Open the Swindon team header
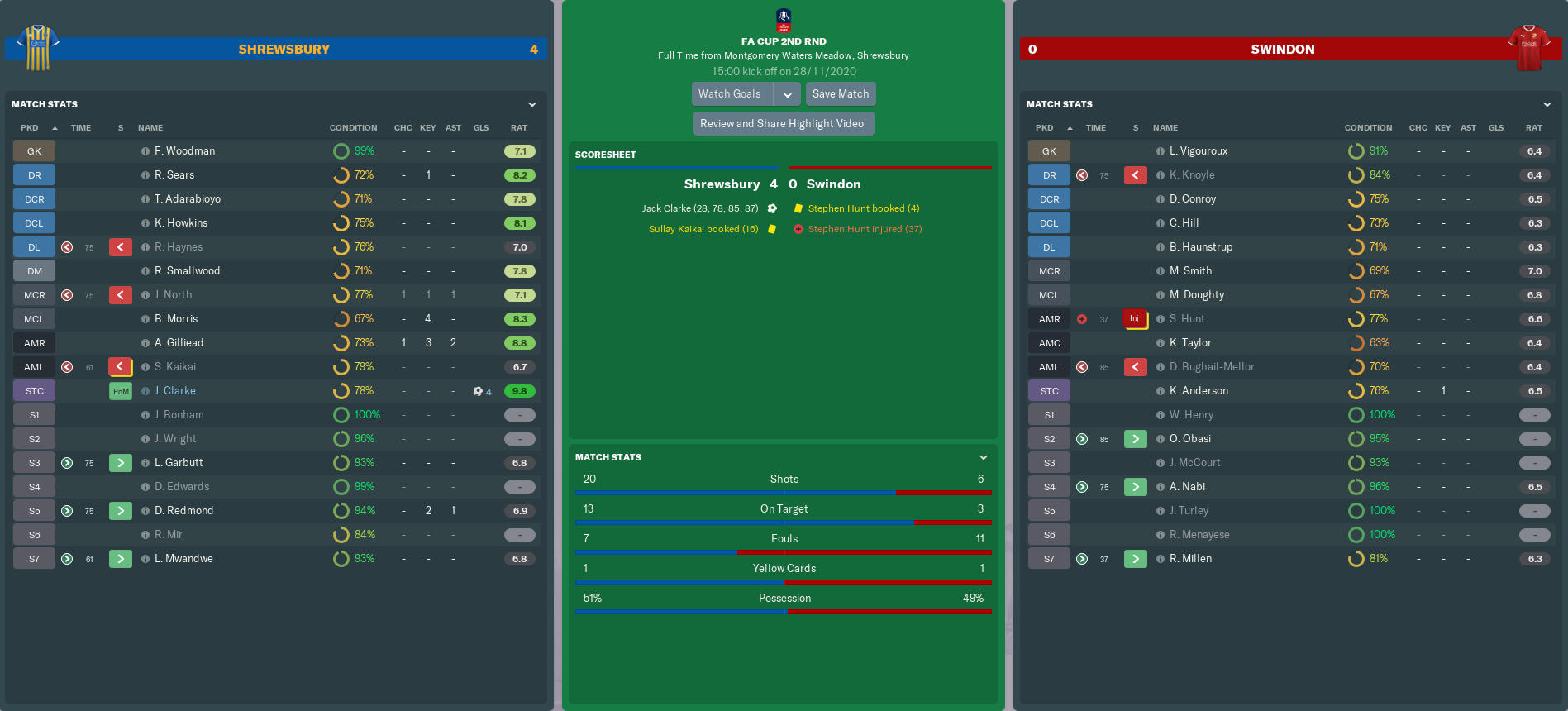 point(1282,50)
